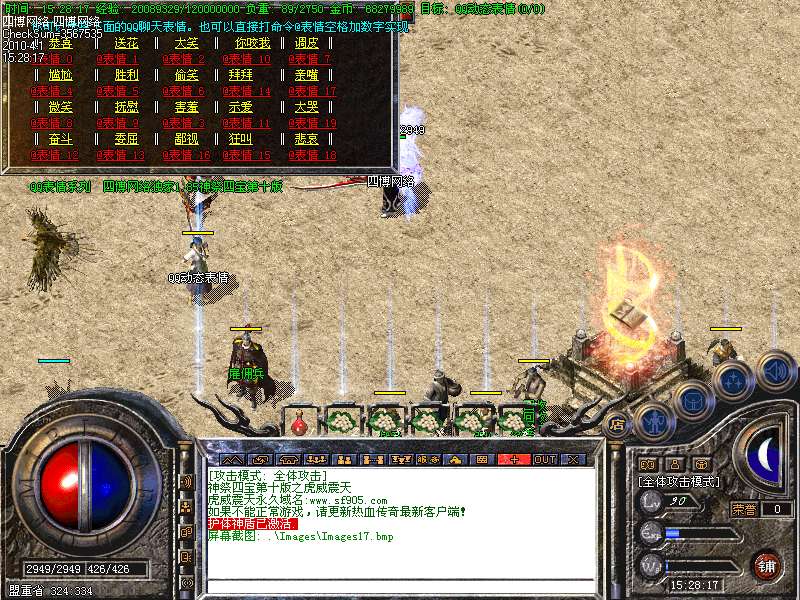The image size is (800, 600).
Task: Close the chat toolbar with X
Action: [573, 459]
